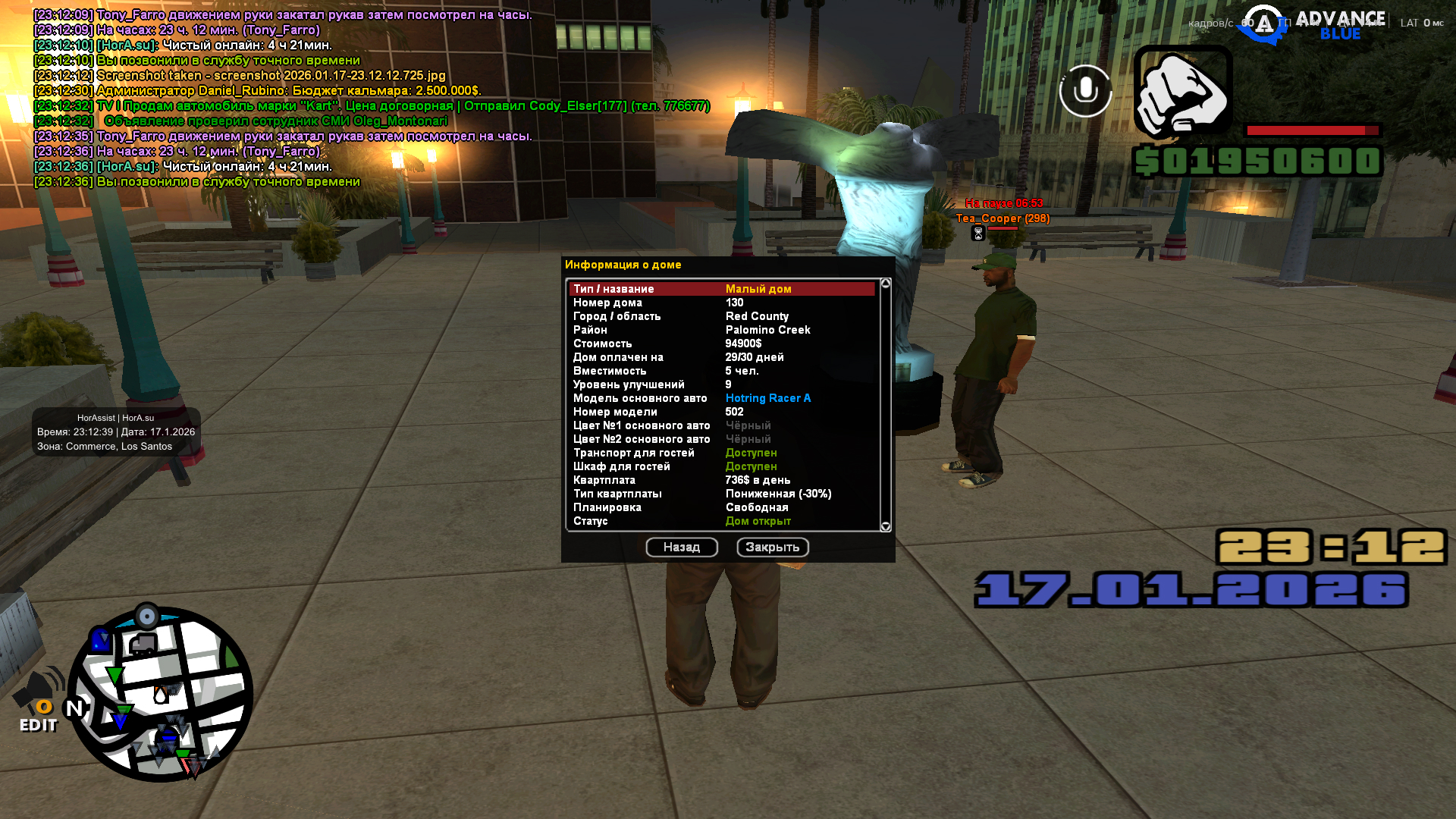Screen dimensions: 1456x819
Task: Select the Тип / название row
Action: [722, 289]
